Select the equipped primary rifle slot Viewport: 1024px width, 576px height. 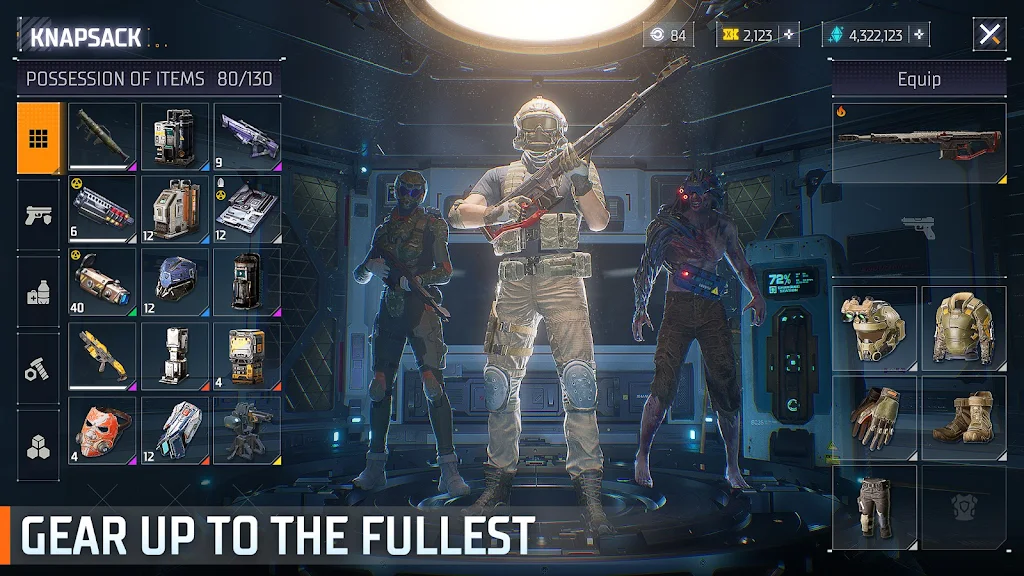pyautogui.click(x=919, y=144)
